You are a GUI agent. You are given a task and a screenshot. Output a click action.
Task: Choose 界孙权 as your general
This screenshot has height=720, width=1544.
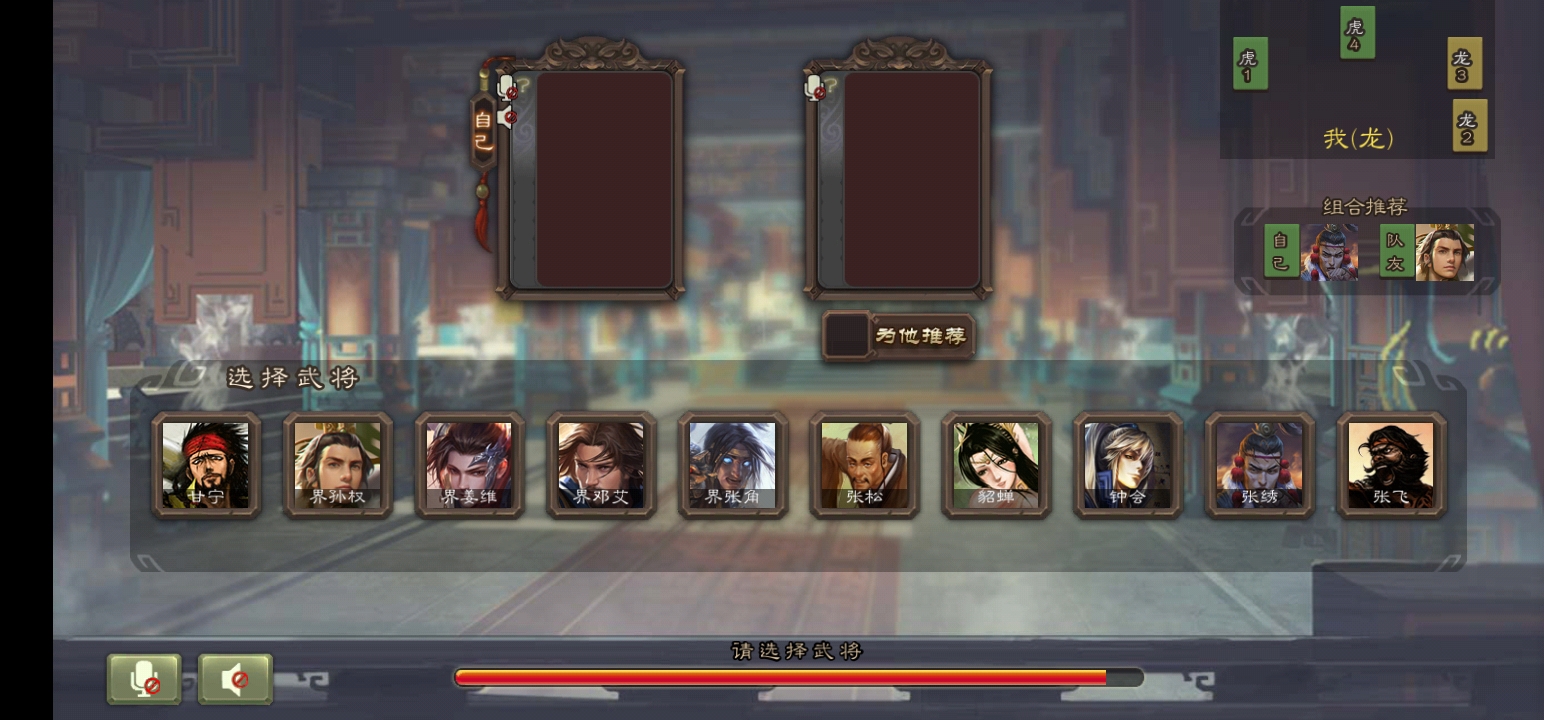point(338,464)
